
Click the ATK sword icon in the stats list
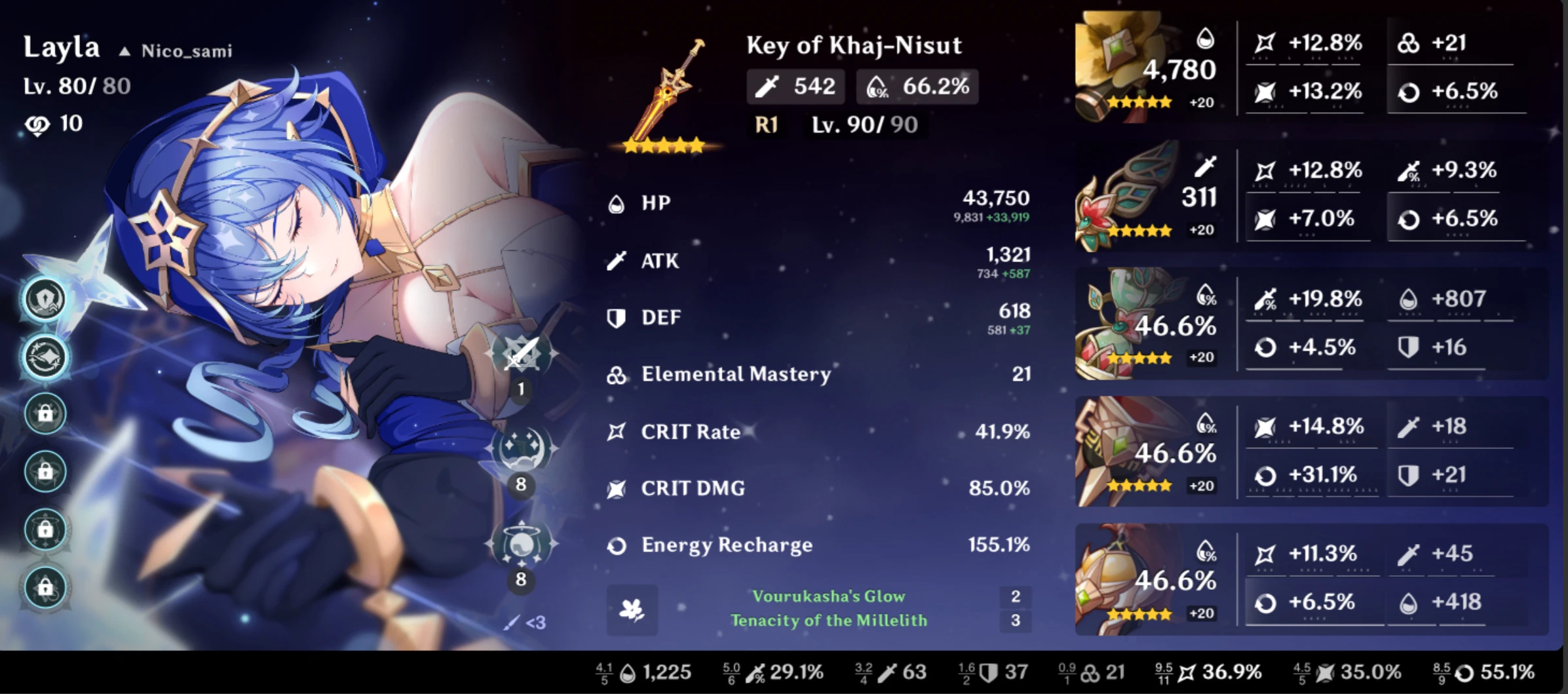pos(617,260)
